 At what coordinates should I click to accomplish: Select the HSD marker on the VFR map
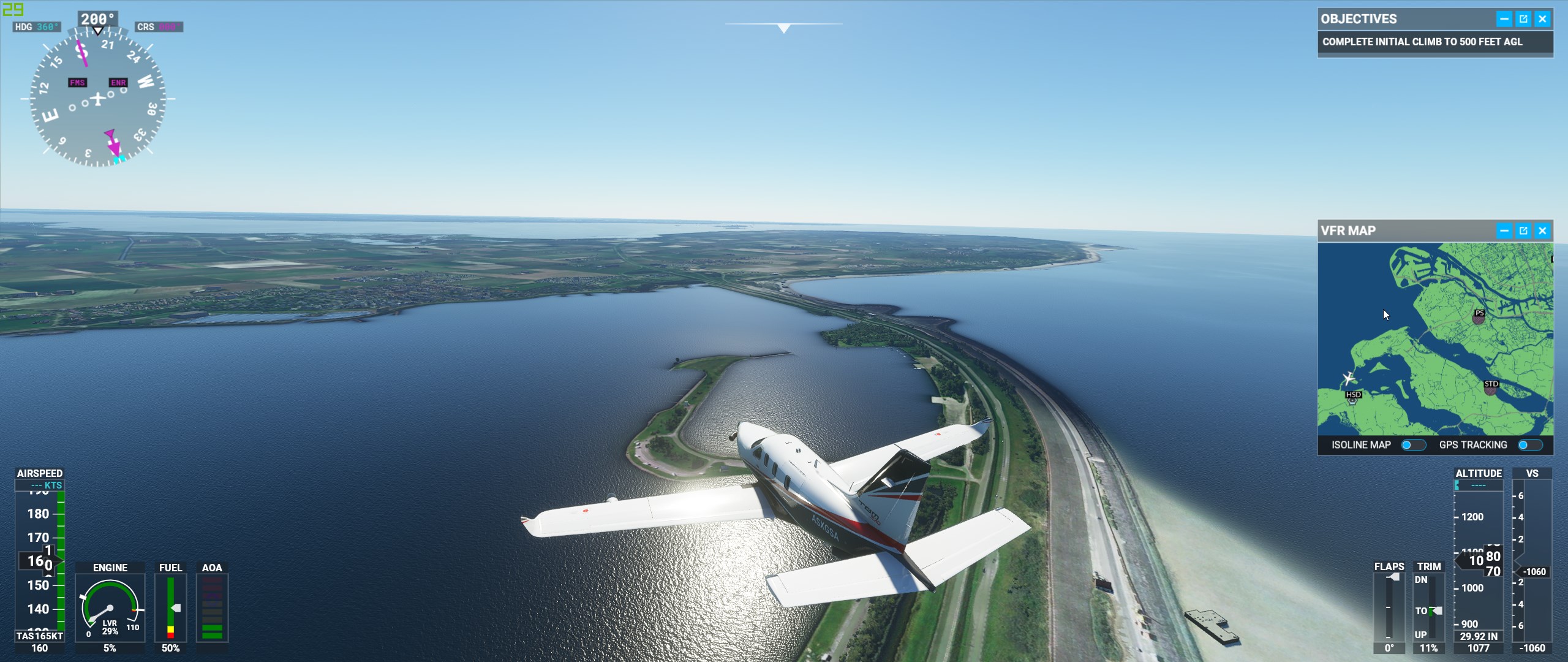[1353, 397]
